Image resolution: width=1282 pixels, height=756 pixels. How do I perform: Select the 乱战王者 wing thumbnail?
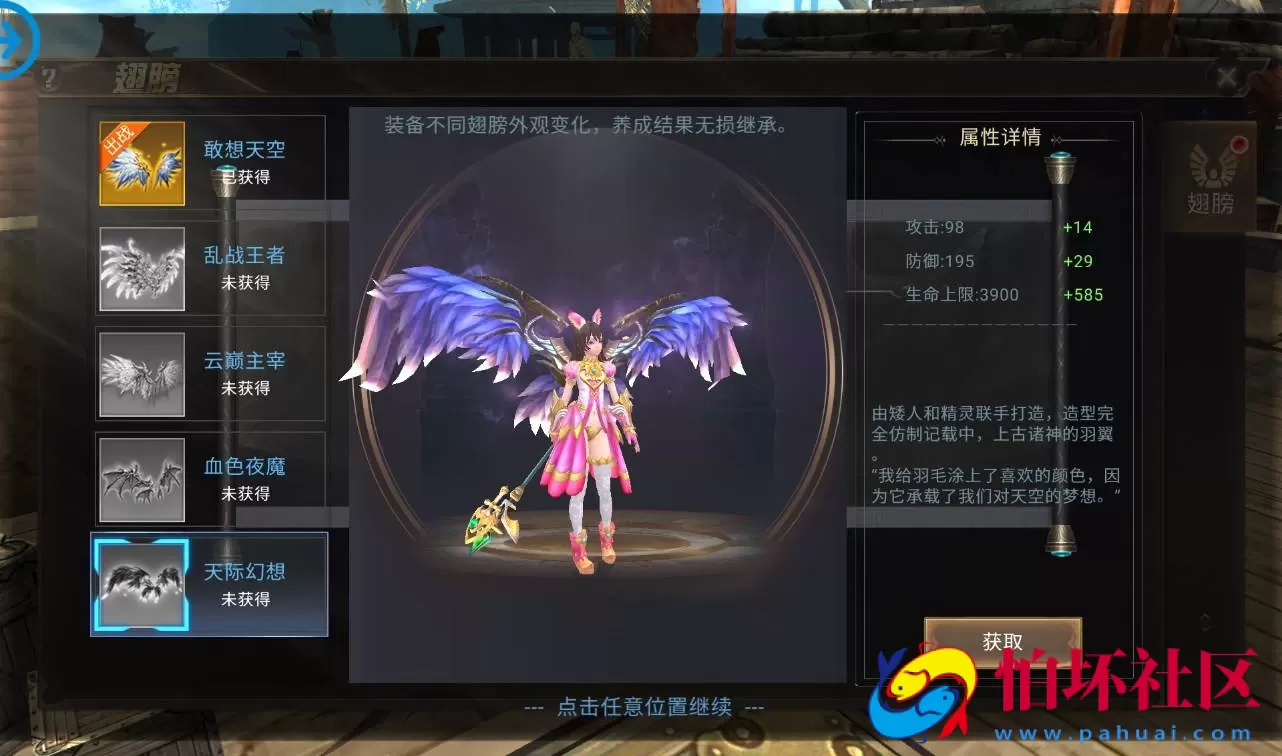(142, 267)
